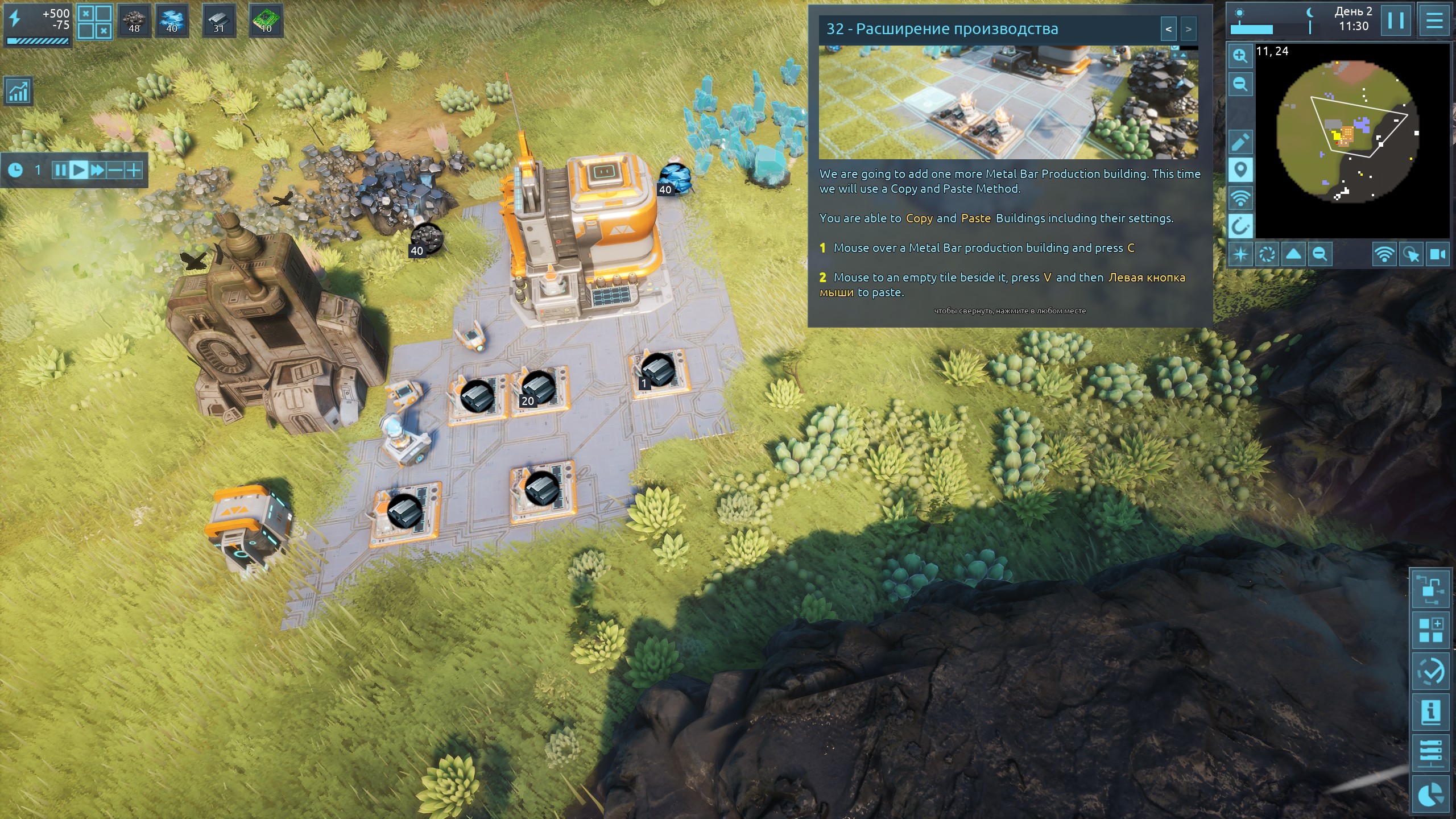Open the info book encyclopedia
Image resolution: width=1456 pixels, height=819 pixels.
coord(1431,712)
